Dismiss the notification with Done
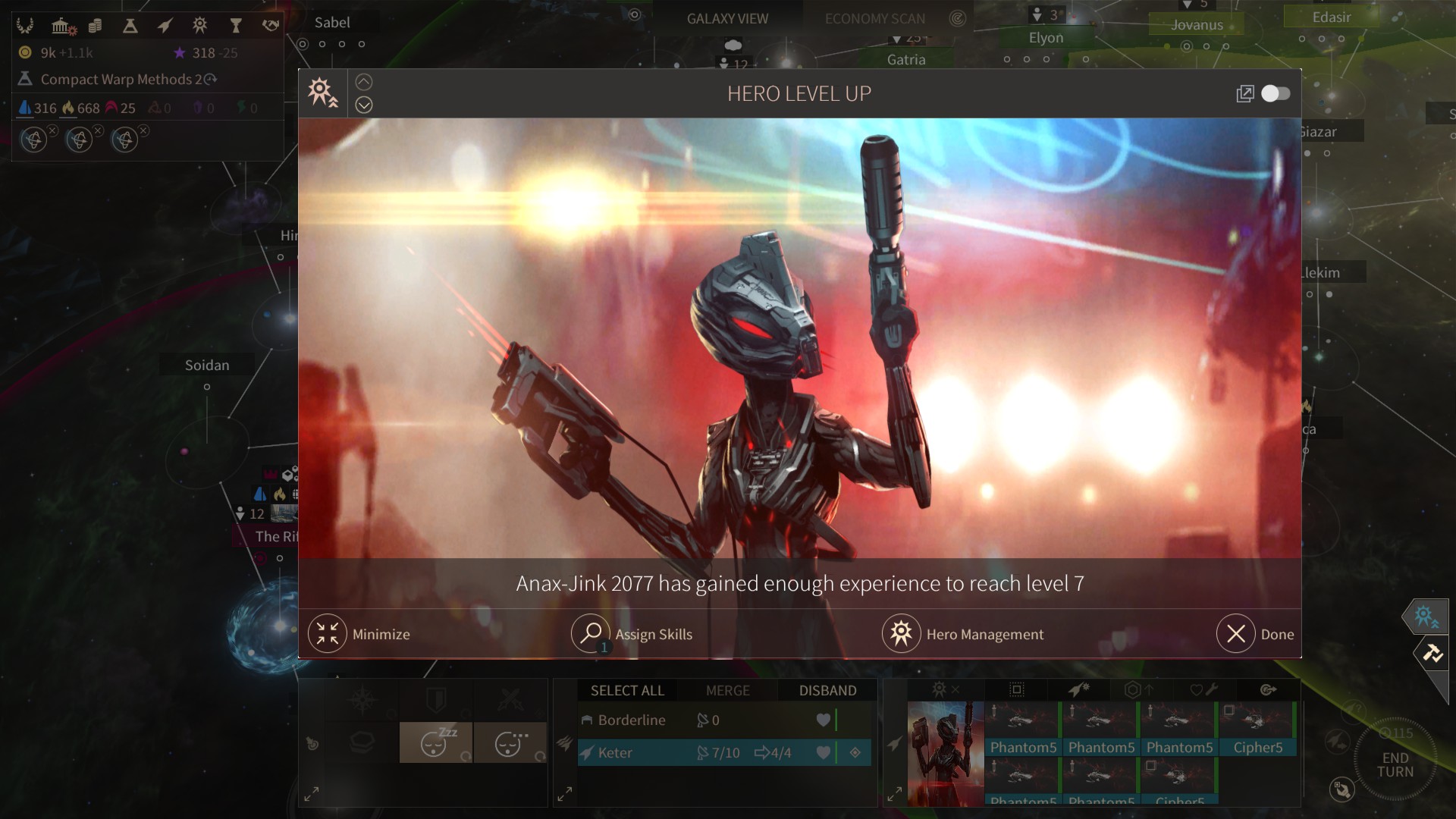Screen dimensions: 1456x819 click(x=1236, y=634)
